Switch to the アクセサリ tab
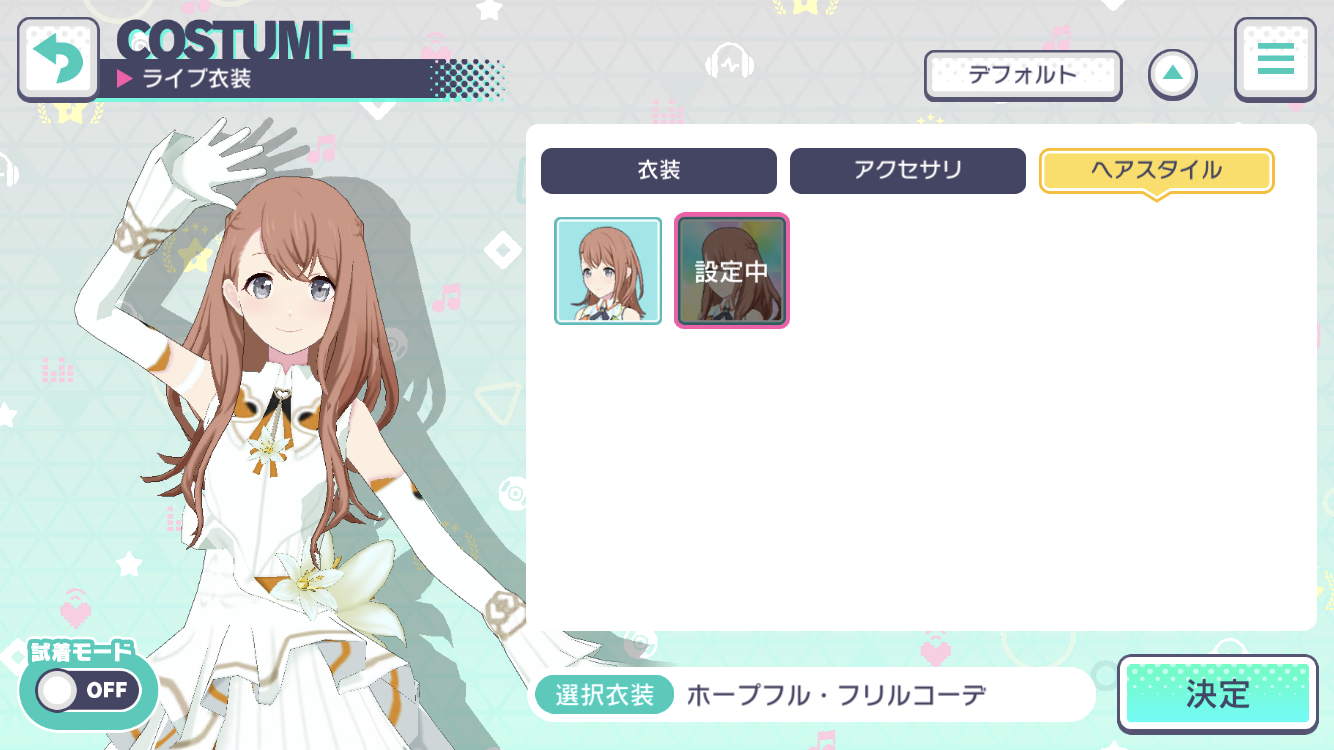This screenshot has height=750, width=1334. point(907,170)
